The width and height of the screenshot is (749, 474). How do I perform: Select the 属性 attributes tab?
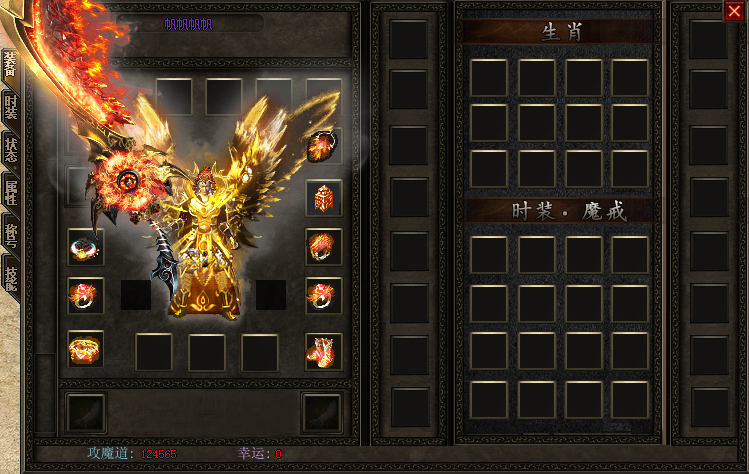10,194
